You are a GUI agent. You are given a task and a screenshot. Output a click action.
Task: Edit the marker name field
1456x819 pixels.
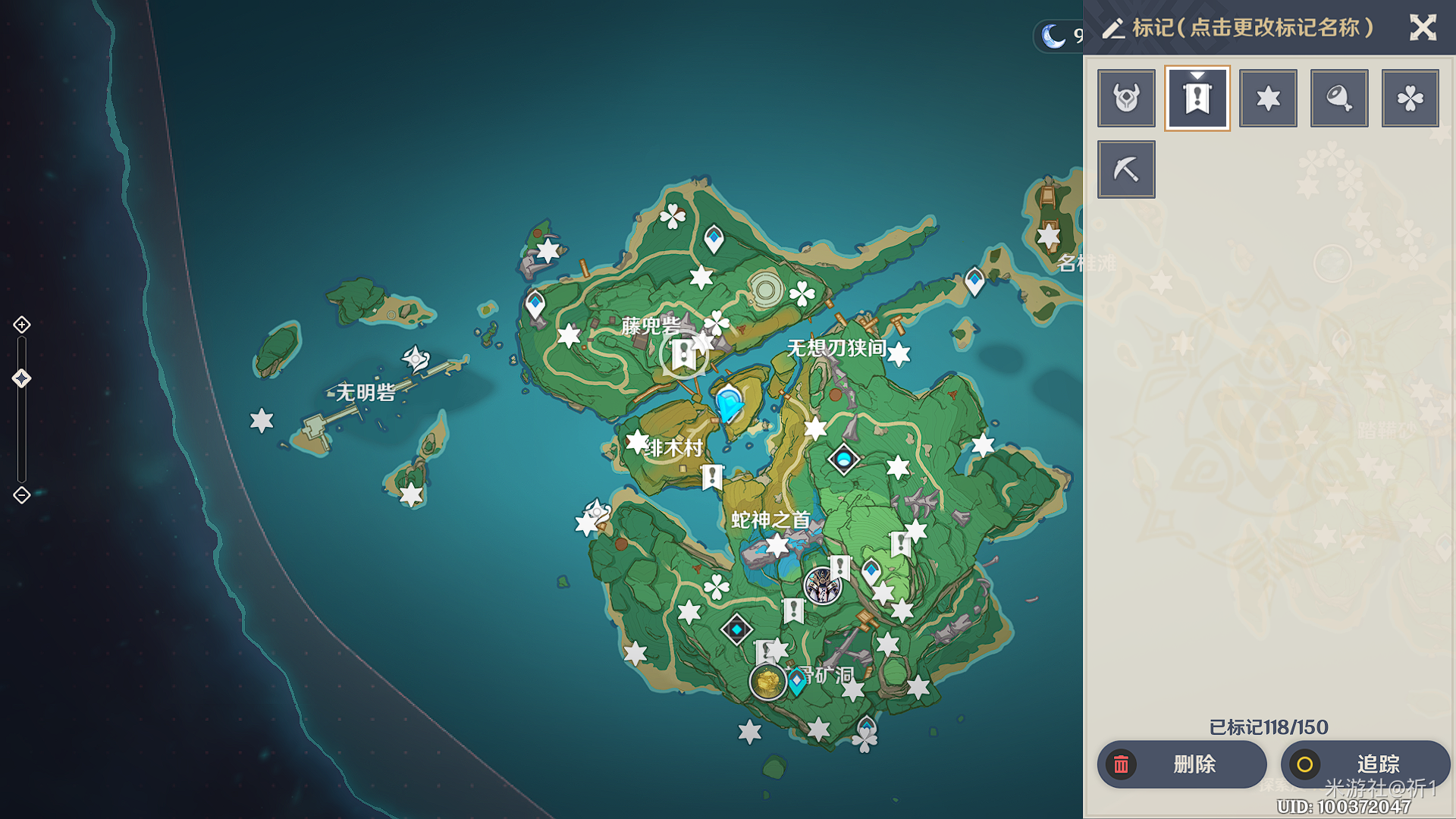click(x=1252, y=28)
